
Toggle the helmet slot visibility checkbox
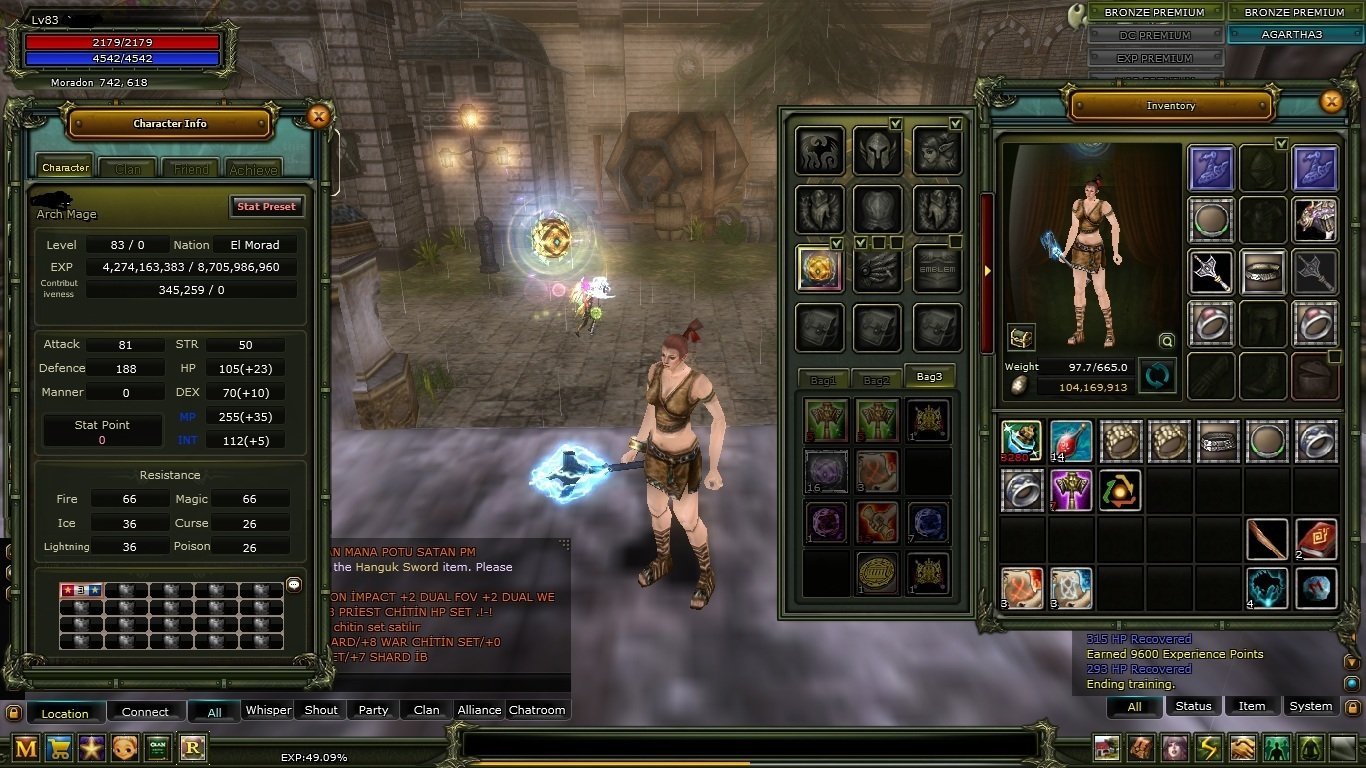coord(896,124)
